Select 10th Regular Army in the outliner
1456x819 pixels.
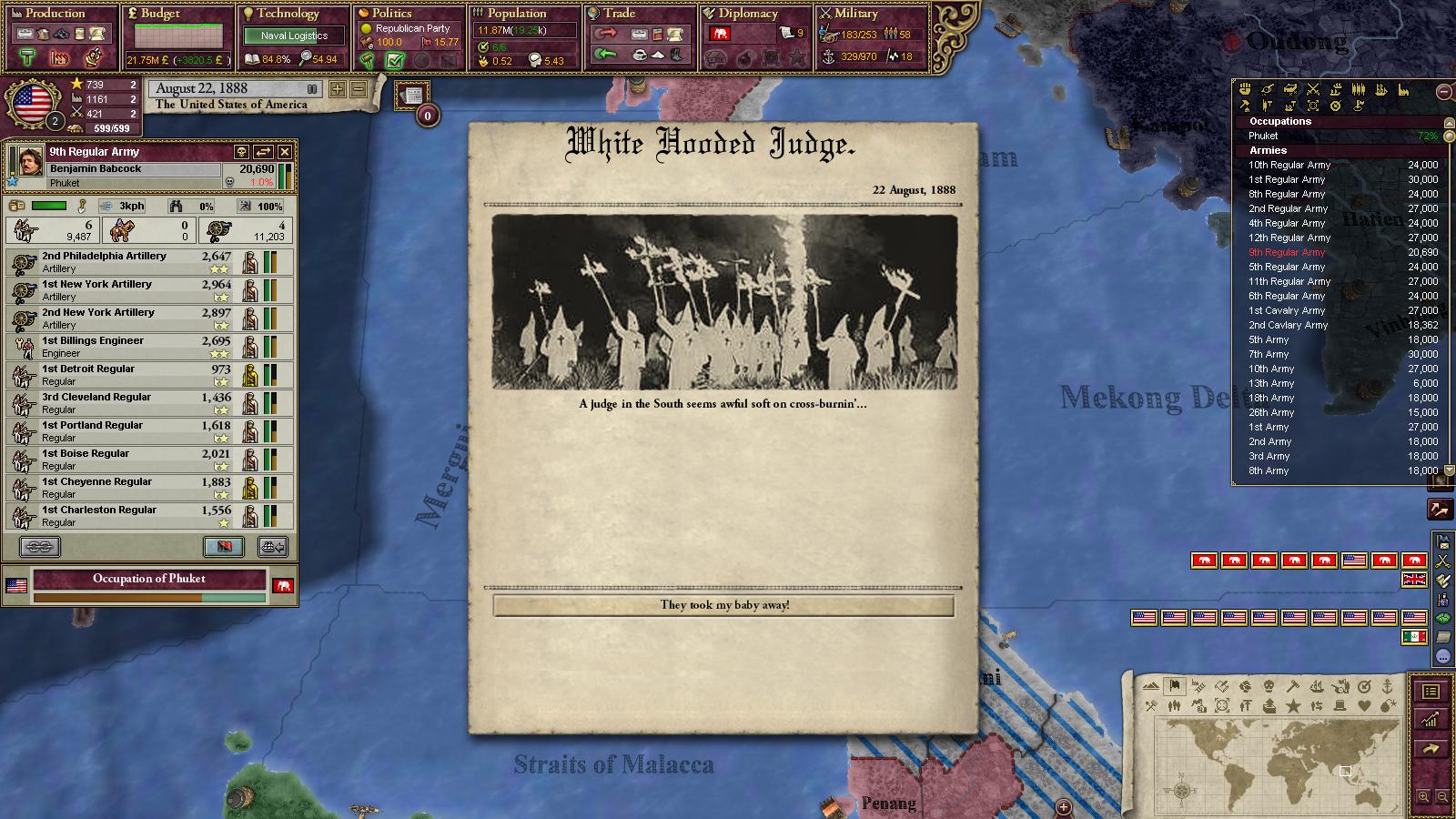pyautogui.click(x=1289, y=165)
